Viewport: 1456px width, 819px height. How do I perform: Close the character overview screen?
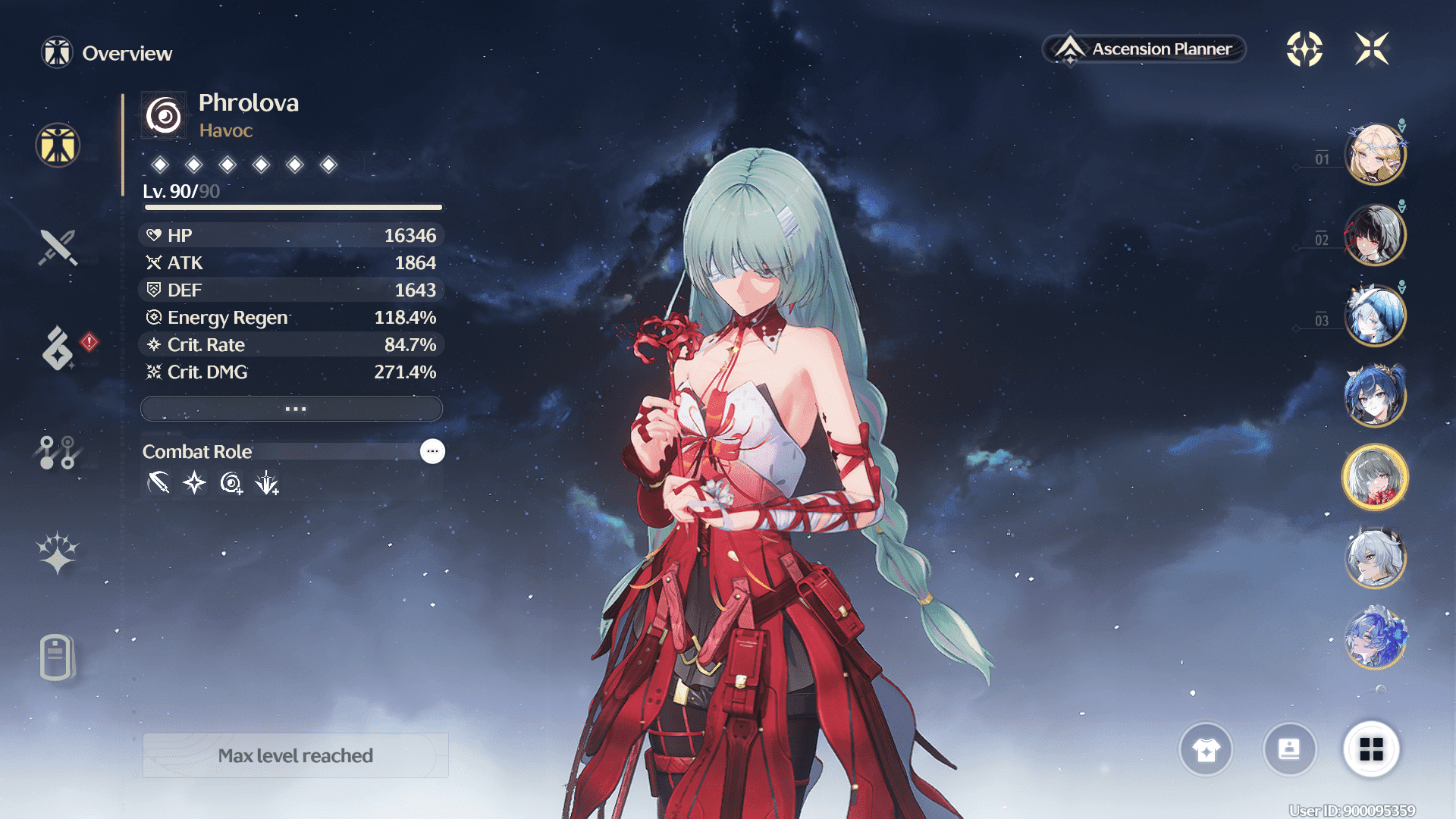tap(1372, 49)
